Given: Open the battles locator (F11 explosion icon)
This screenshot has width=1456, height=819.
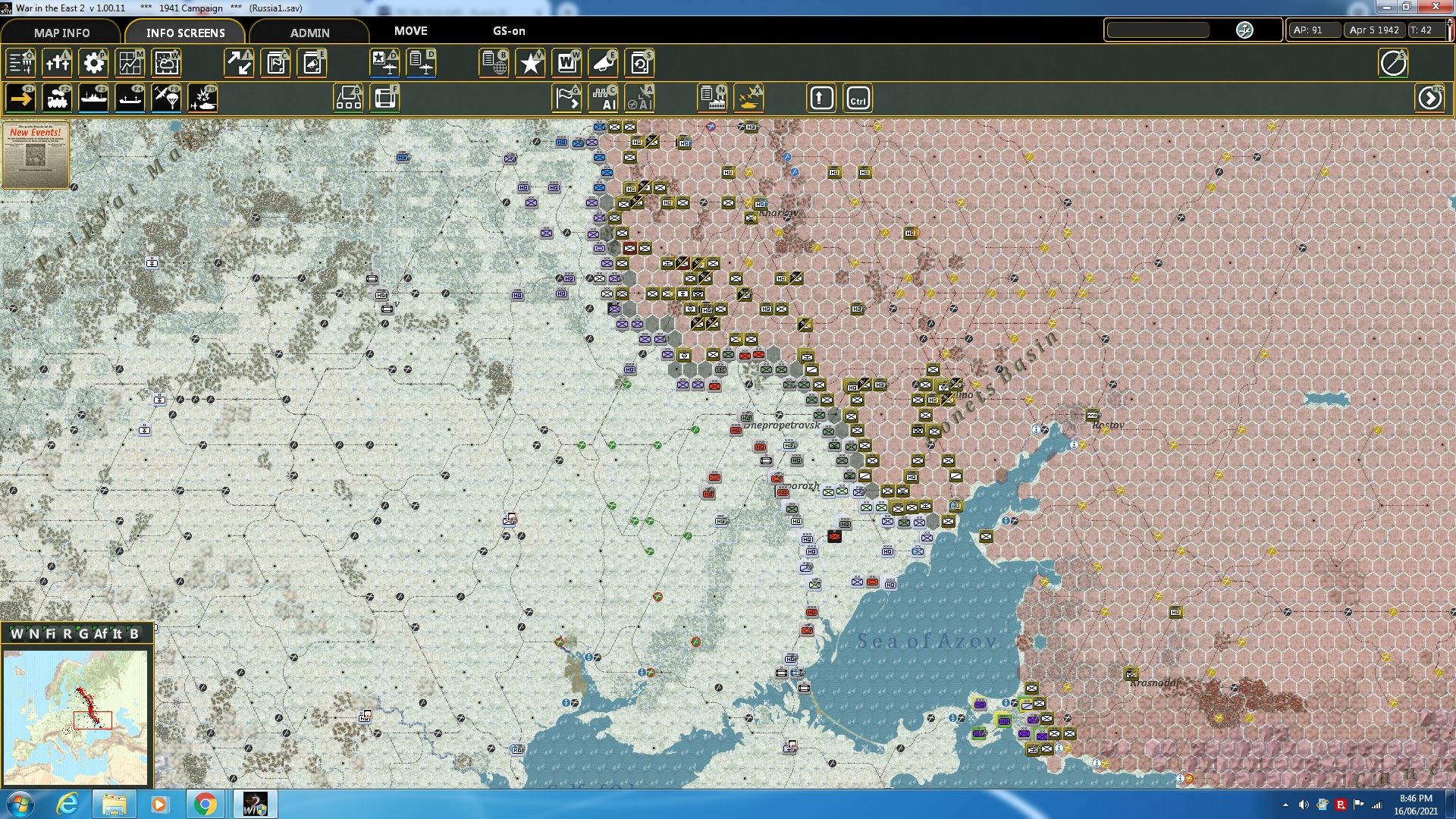Looking at the screenshot, I should [202, 98].
